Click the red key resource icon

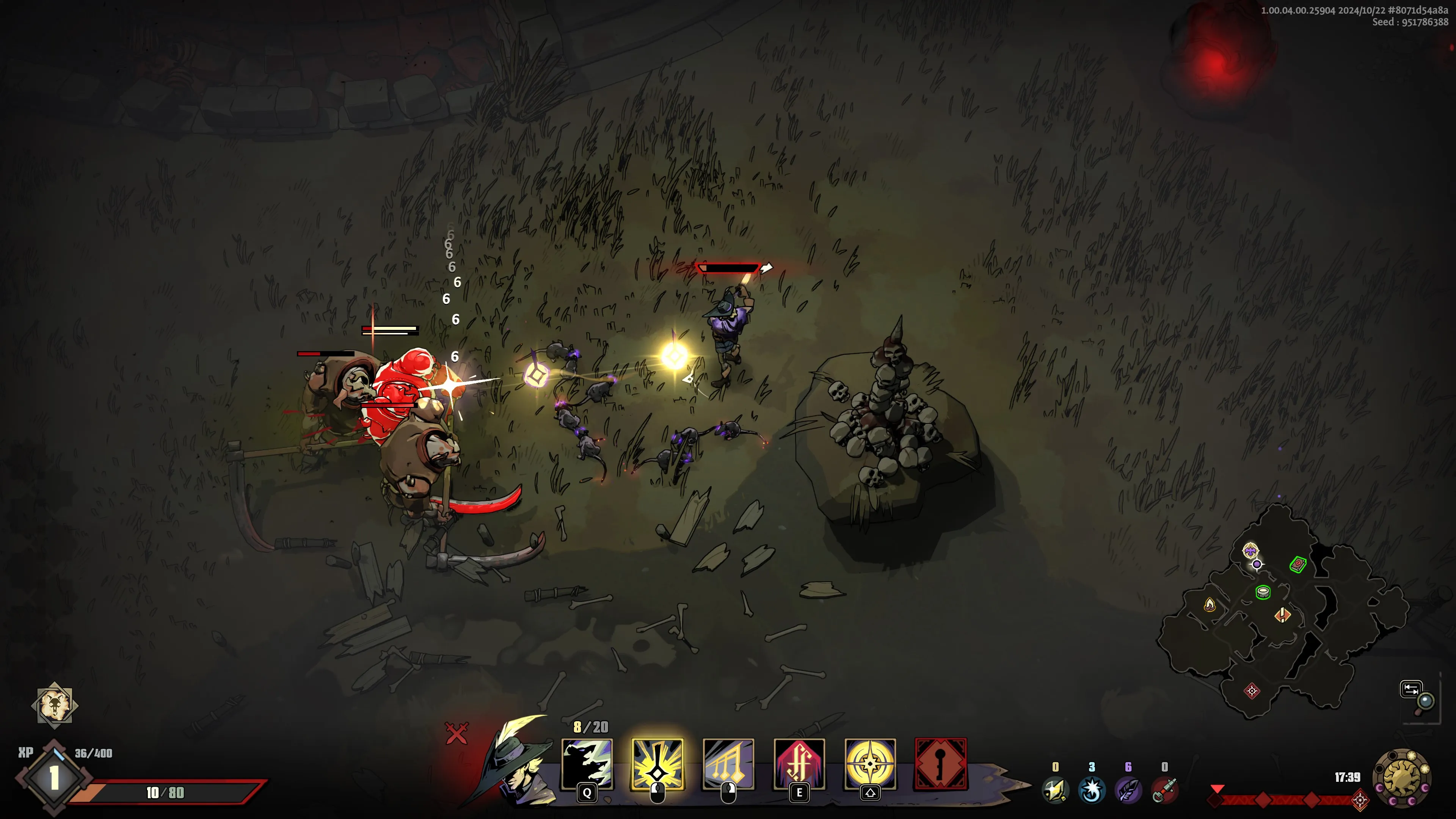click(1164, 789)
